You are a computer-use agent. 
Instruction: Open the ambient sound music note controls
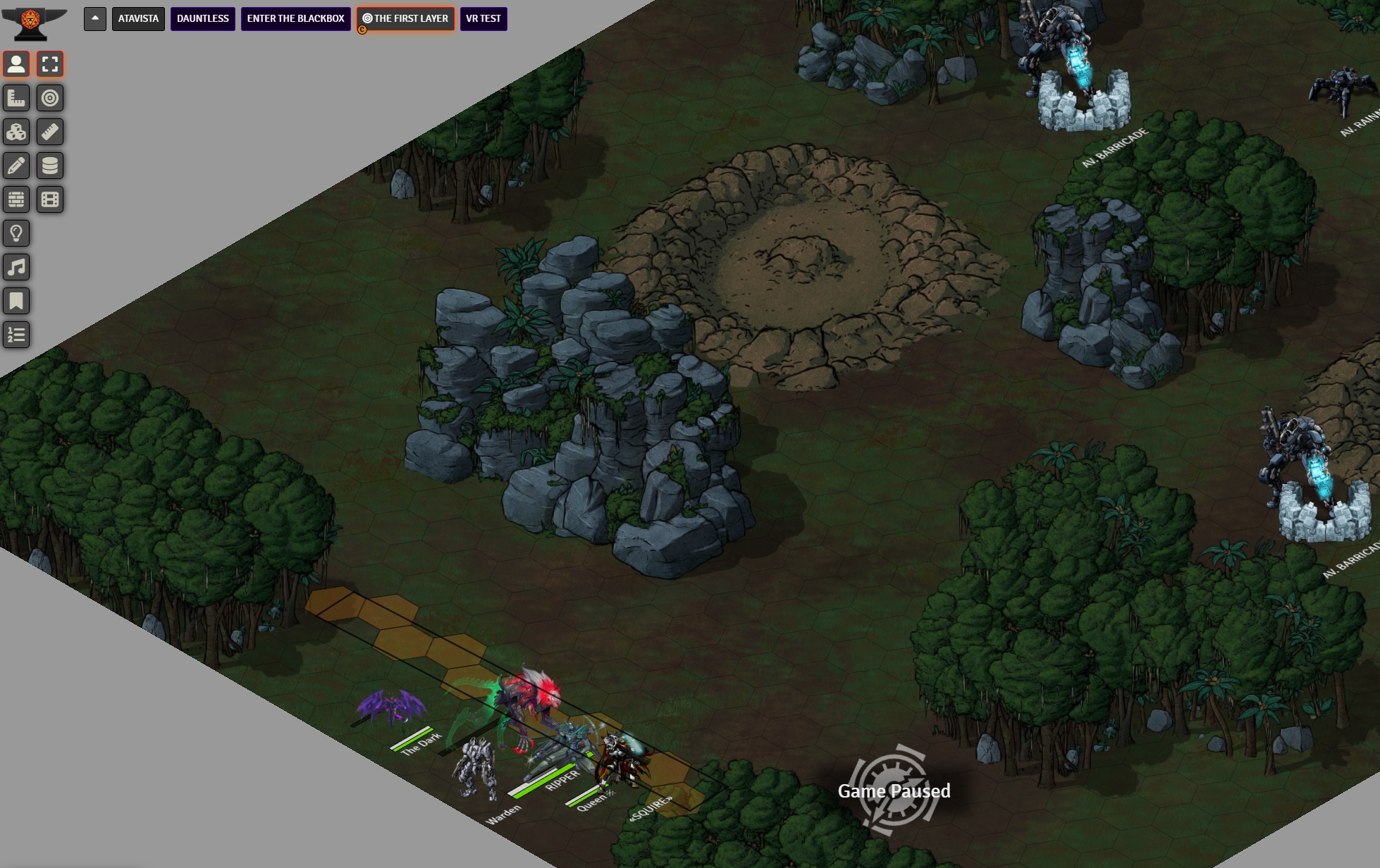click(16, 267)
